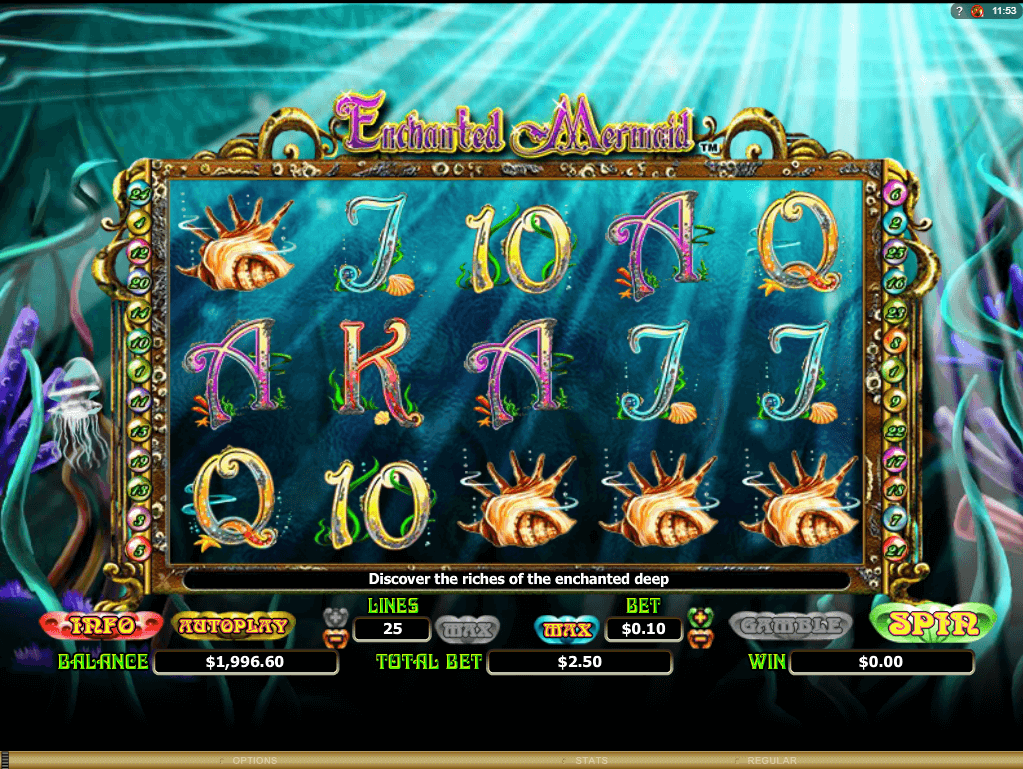Start Autoplay mode
This screenshot has width=1023, height=769.
234,626
